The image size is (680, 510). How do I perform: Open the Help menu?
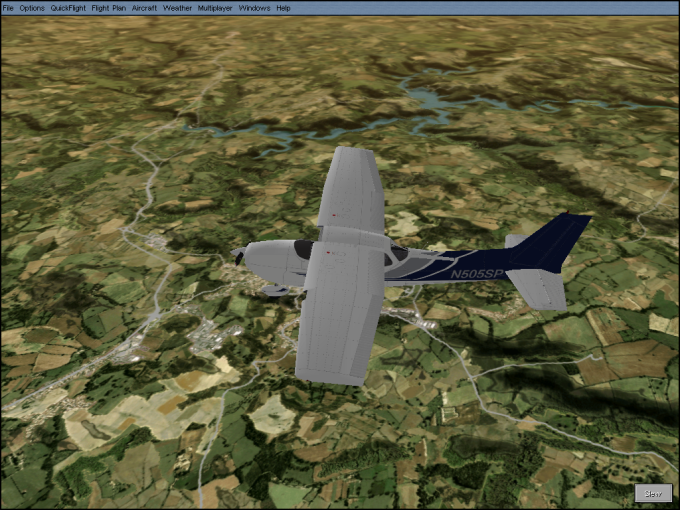coord(283,7)
